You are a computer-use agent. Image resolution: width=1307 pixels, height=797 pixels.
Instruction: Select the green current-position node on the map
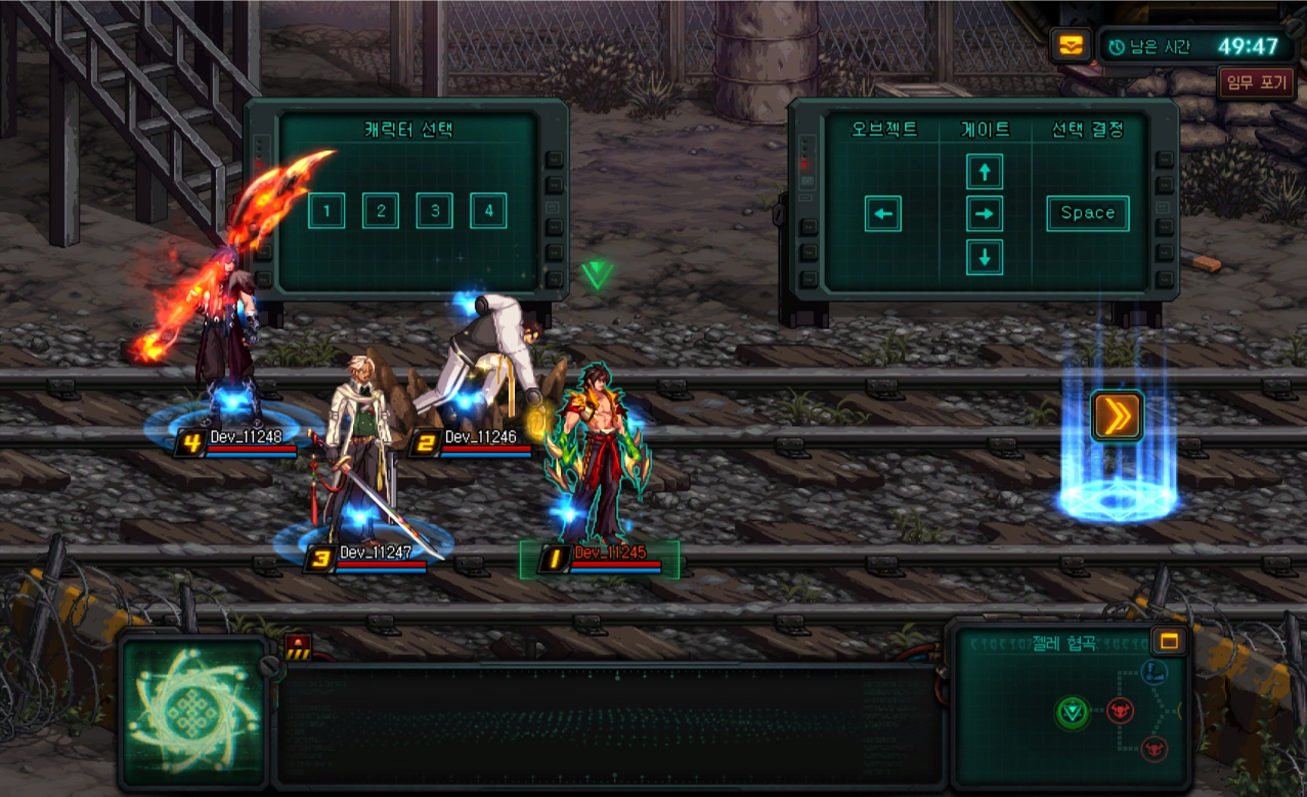(1072, 712)
